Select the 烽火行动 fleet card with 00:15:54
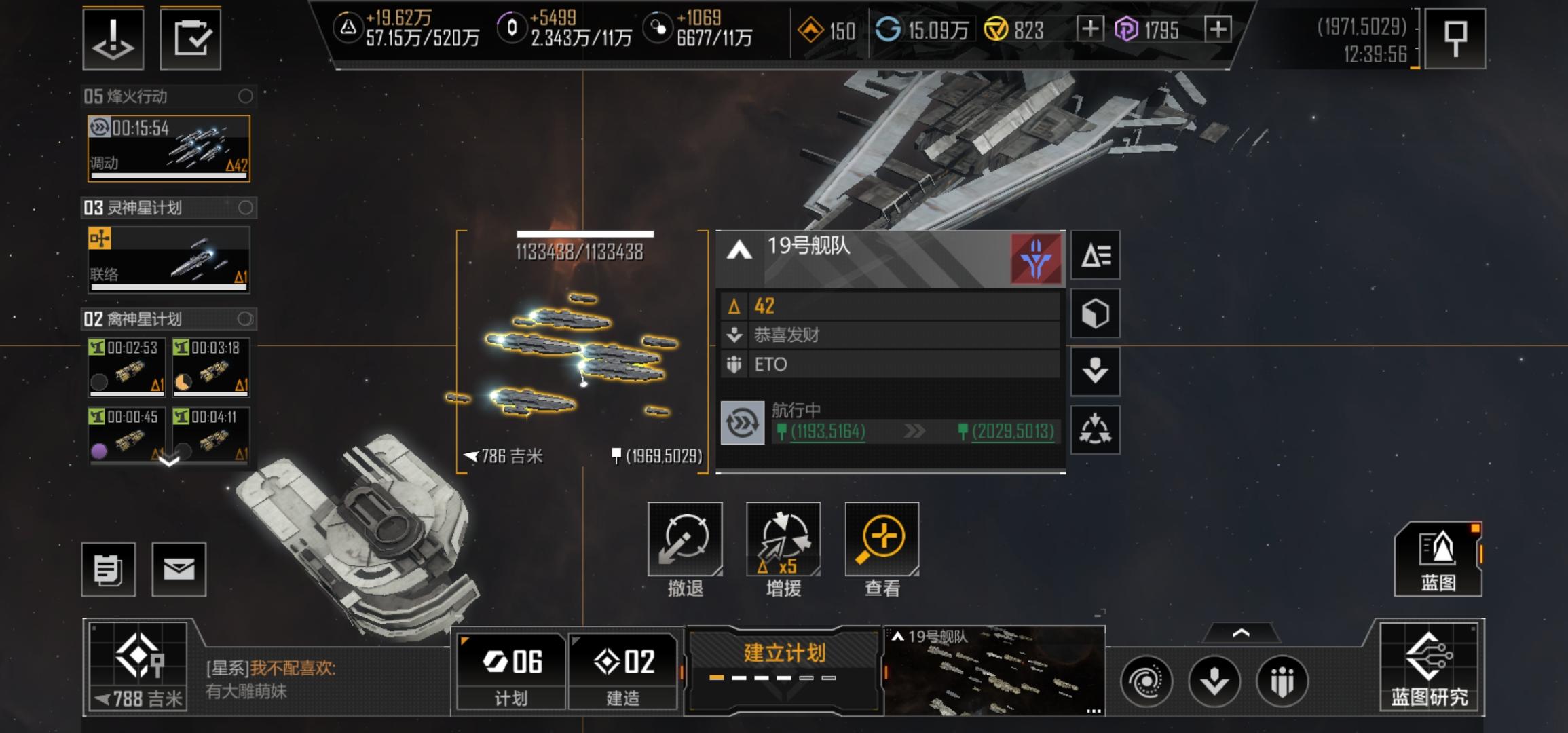 point(168,148)
